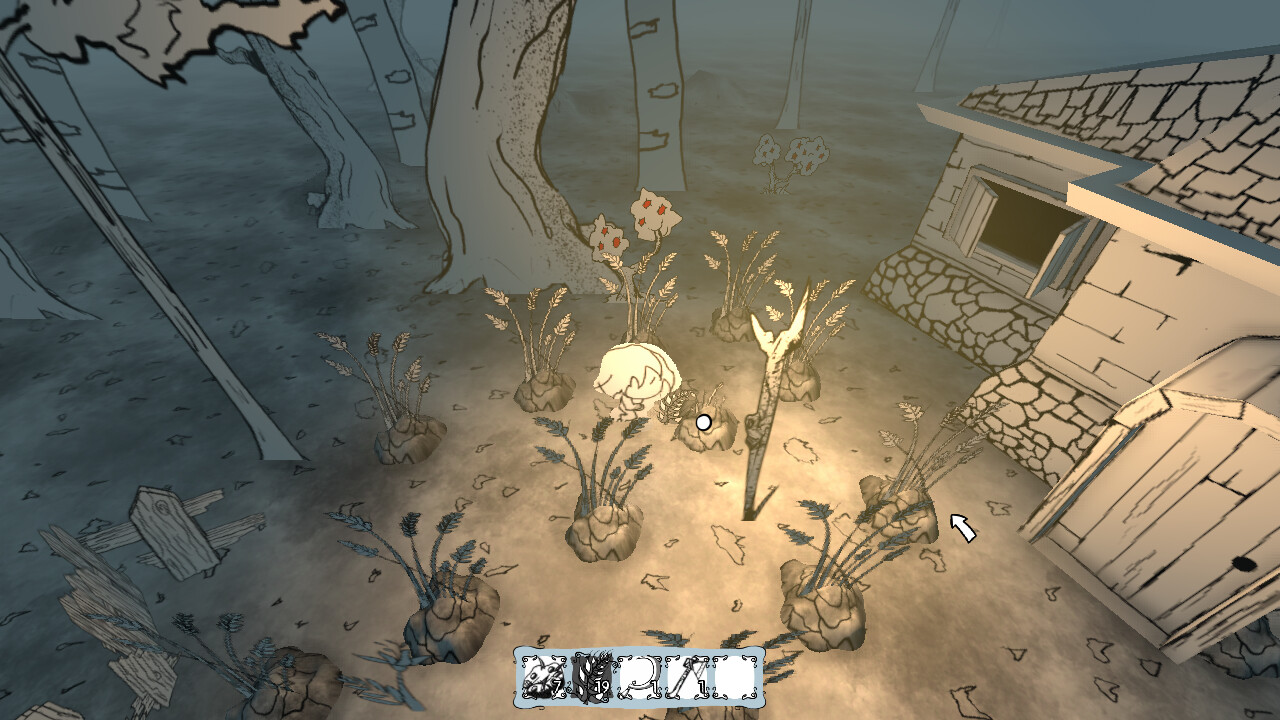
Task: Click the quantity 7 on the pumpkin slot
Action: pyautogui.click(x=556, y=687)
